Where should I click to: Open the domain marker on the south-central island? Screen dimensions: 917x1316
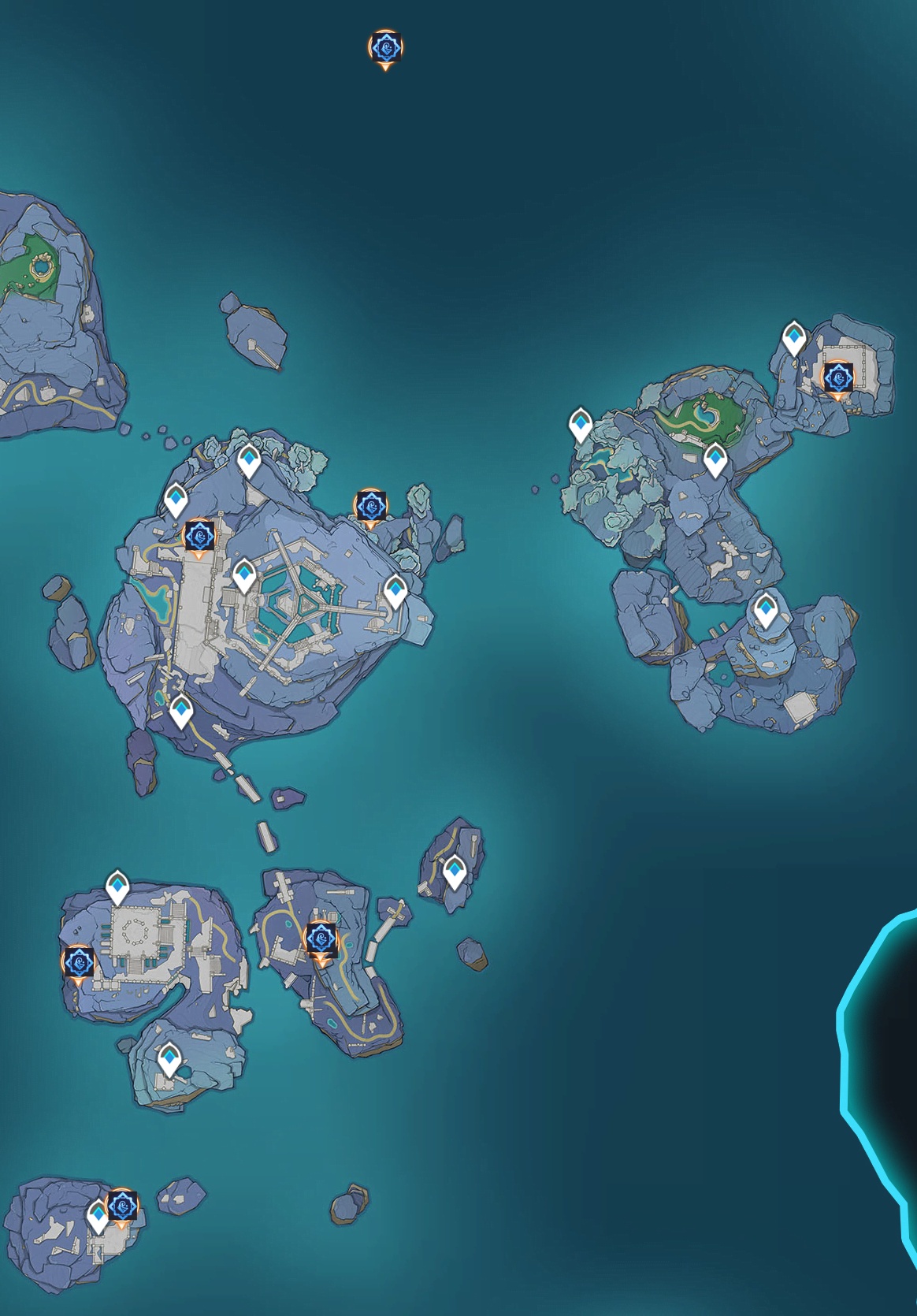(x=321, y=939)
